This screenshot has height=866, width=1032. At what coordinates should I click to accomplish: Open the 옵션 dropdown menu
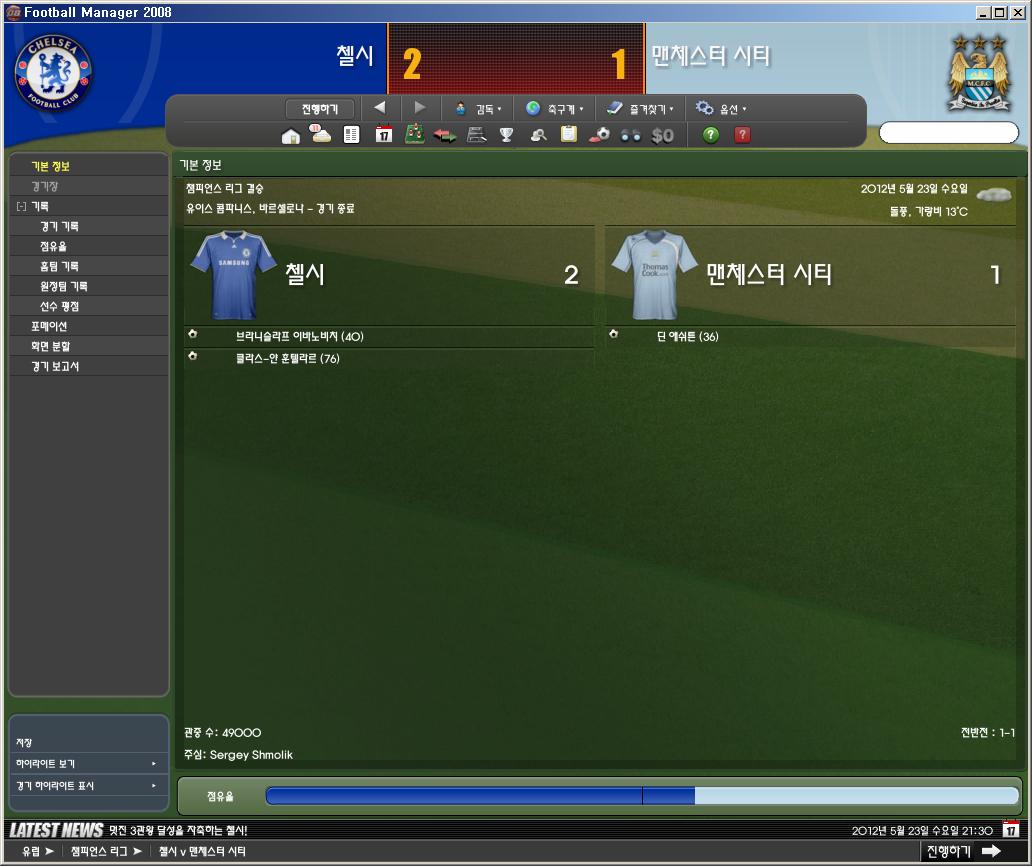click(x=721, y=109)
